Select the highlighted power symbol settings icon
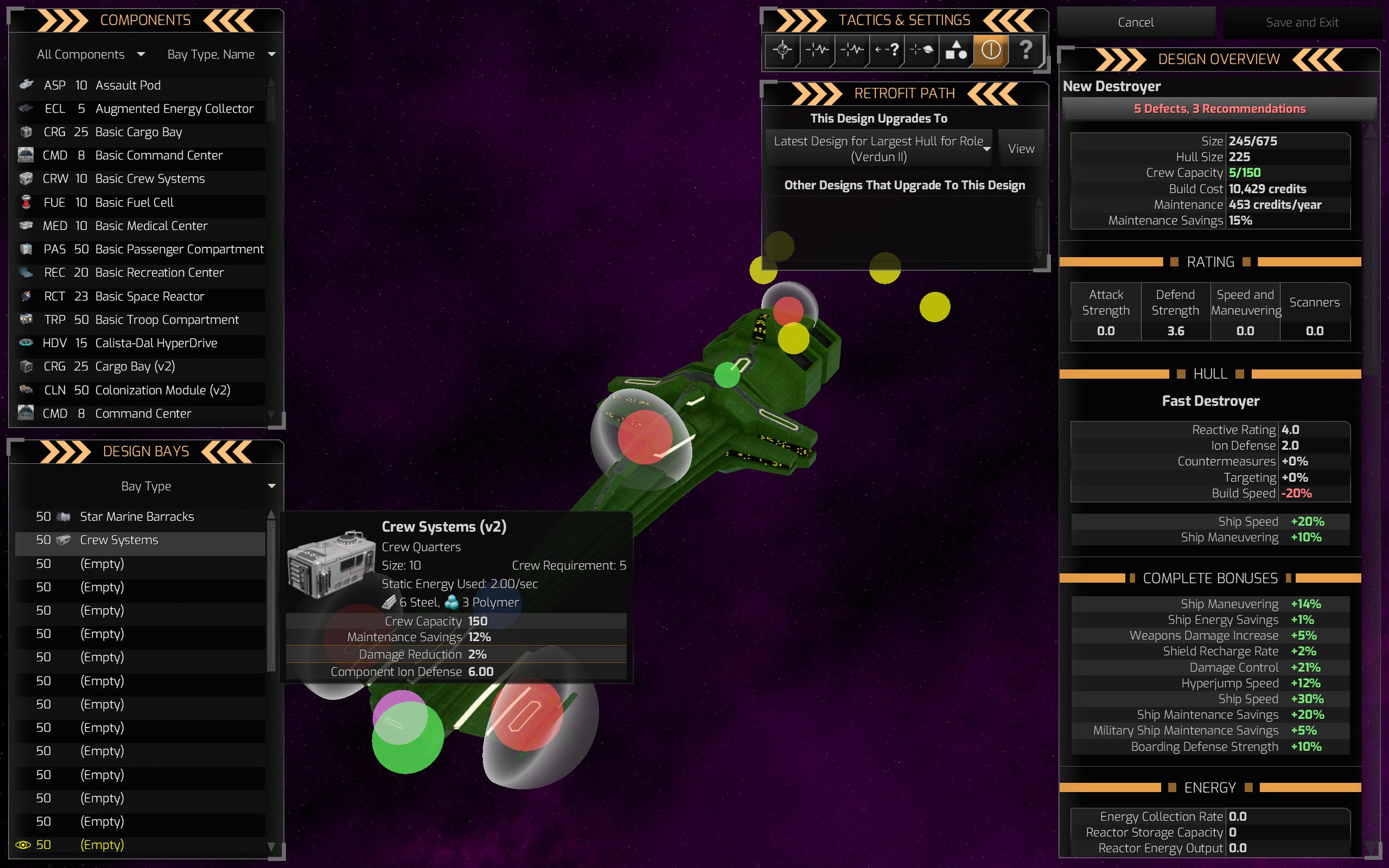The image size is (1389, 868). click(991, 50)
